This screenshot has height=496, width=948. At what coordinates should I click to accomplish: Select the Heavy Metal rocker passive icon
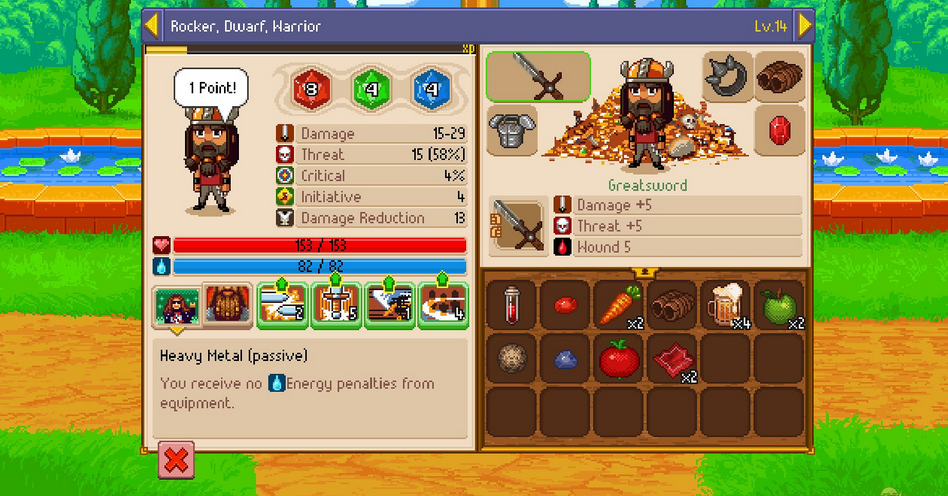(176, 305)
